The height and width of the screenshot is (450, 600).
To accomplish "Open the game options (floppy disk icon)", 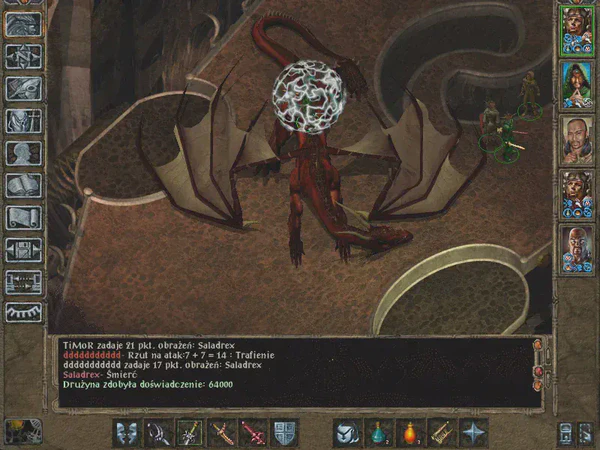I will 23,250.
